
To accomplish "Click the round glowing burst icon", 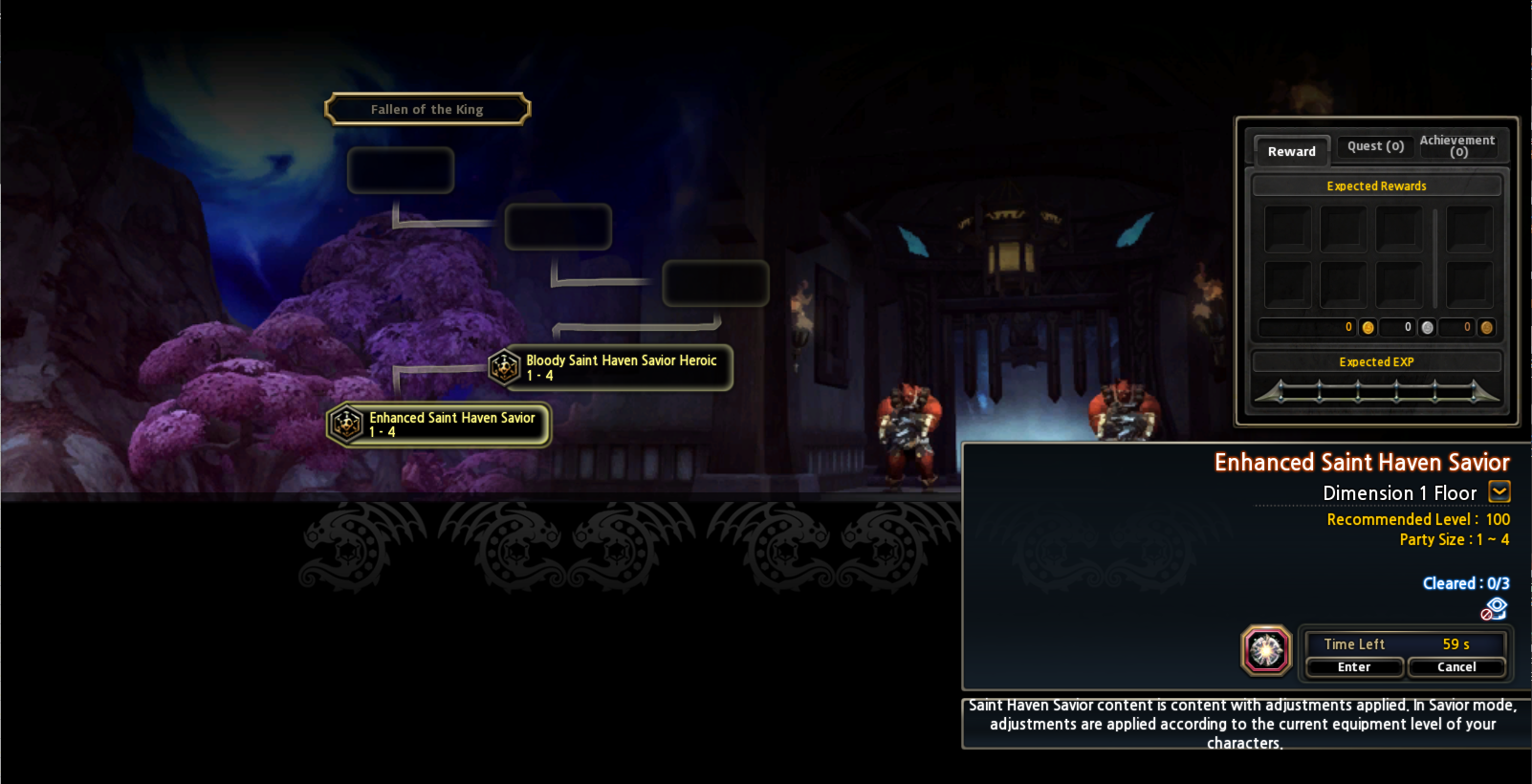I will pyautogui.click(x=1266, y=651).
